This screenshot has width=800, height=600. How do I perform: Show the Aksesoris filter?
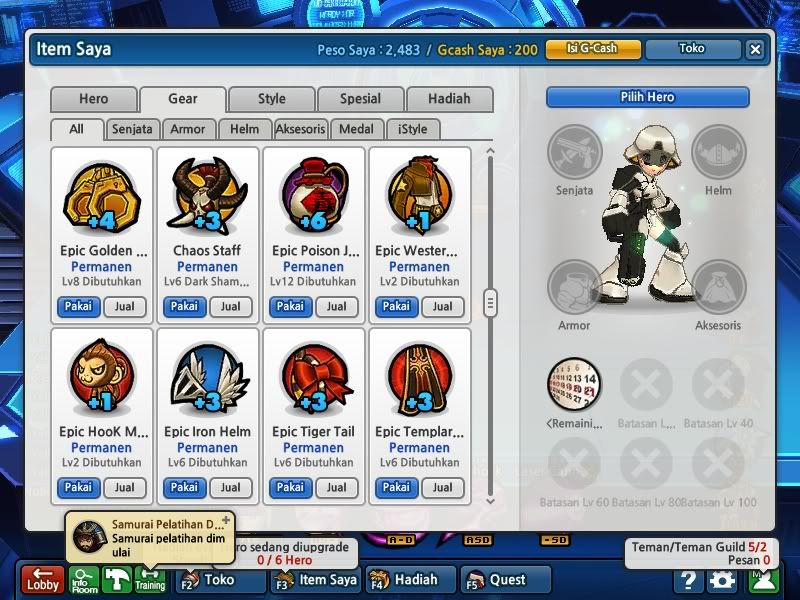point(301,129)
